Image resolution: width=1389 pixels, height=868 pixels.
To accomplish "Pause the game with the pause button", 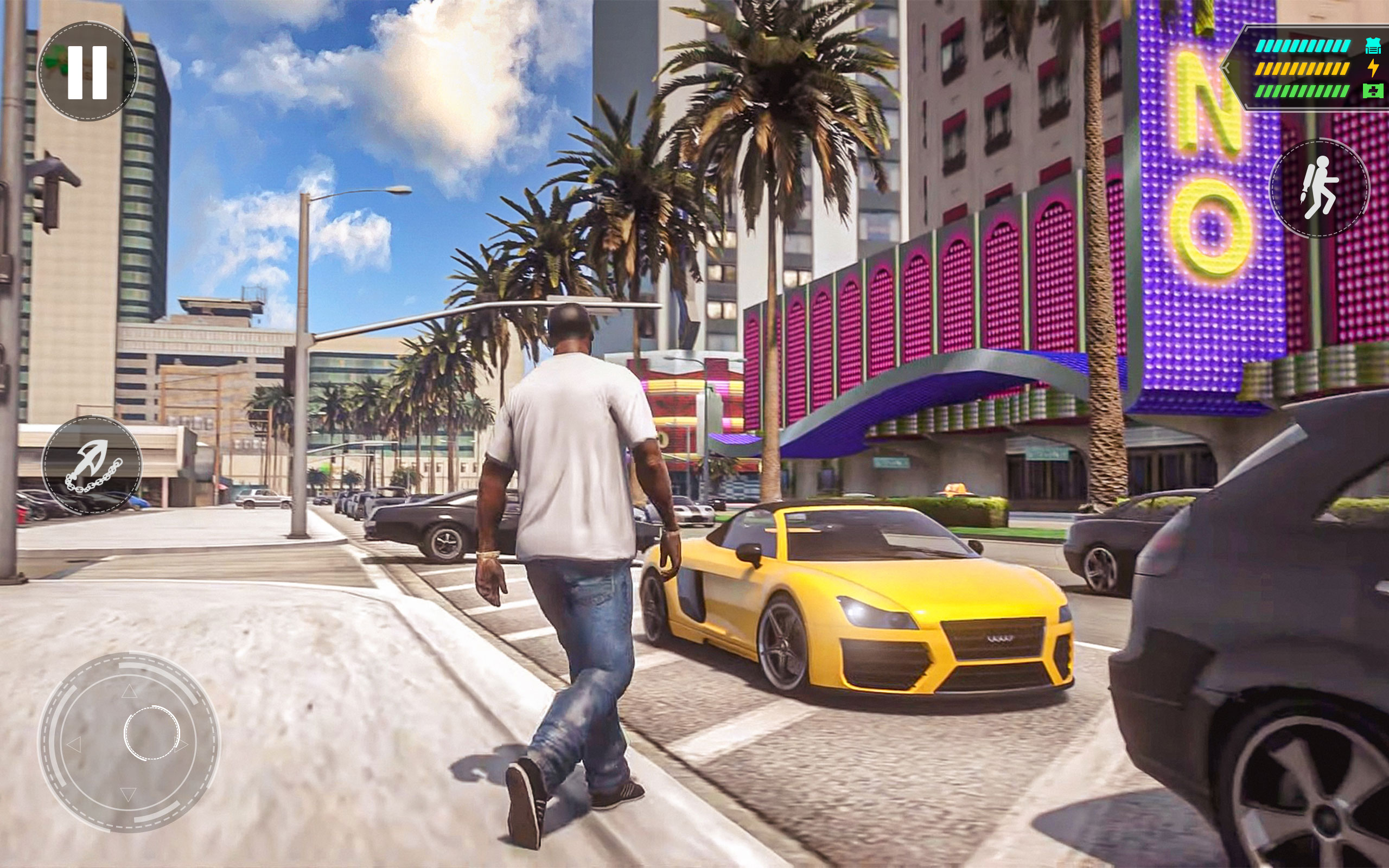I will 88,72.
